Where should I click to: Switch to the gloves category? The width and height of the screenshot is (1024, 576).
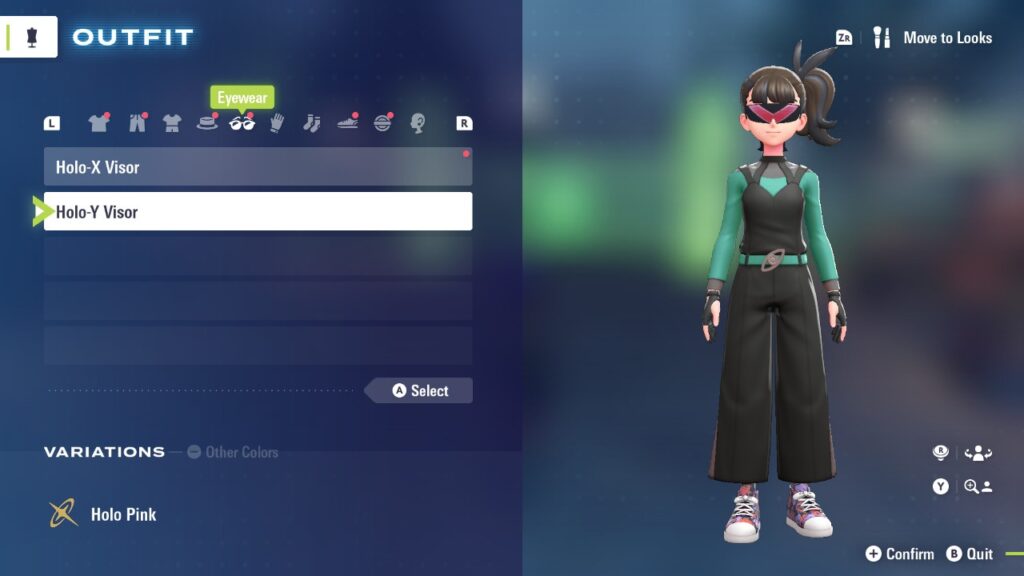pyautogui.click(x=277, y=123)
